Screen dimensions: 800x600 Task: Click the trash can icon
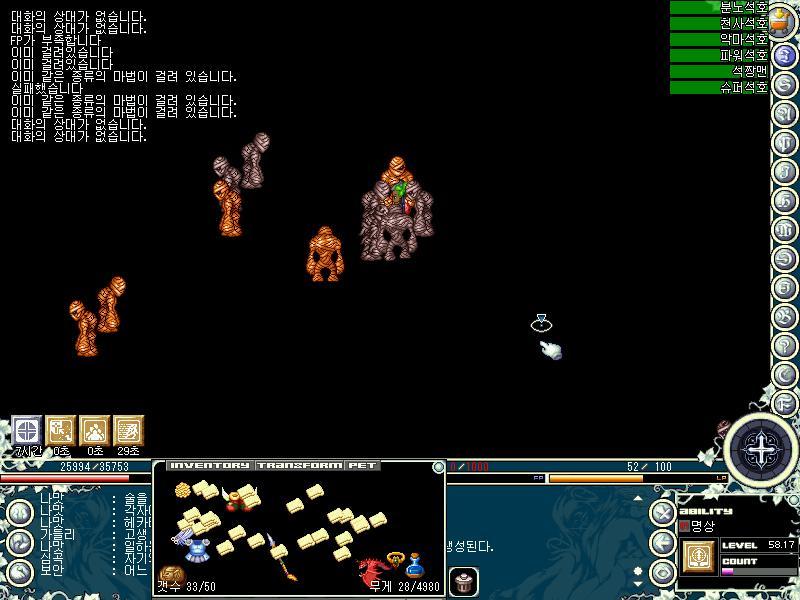[x=462, y=581]
